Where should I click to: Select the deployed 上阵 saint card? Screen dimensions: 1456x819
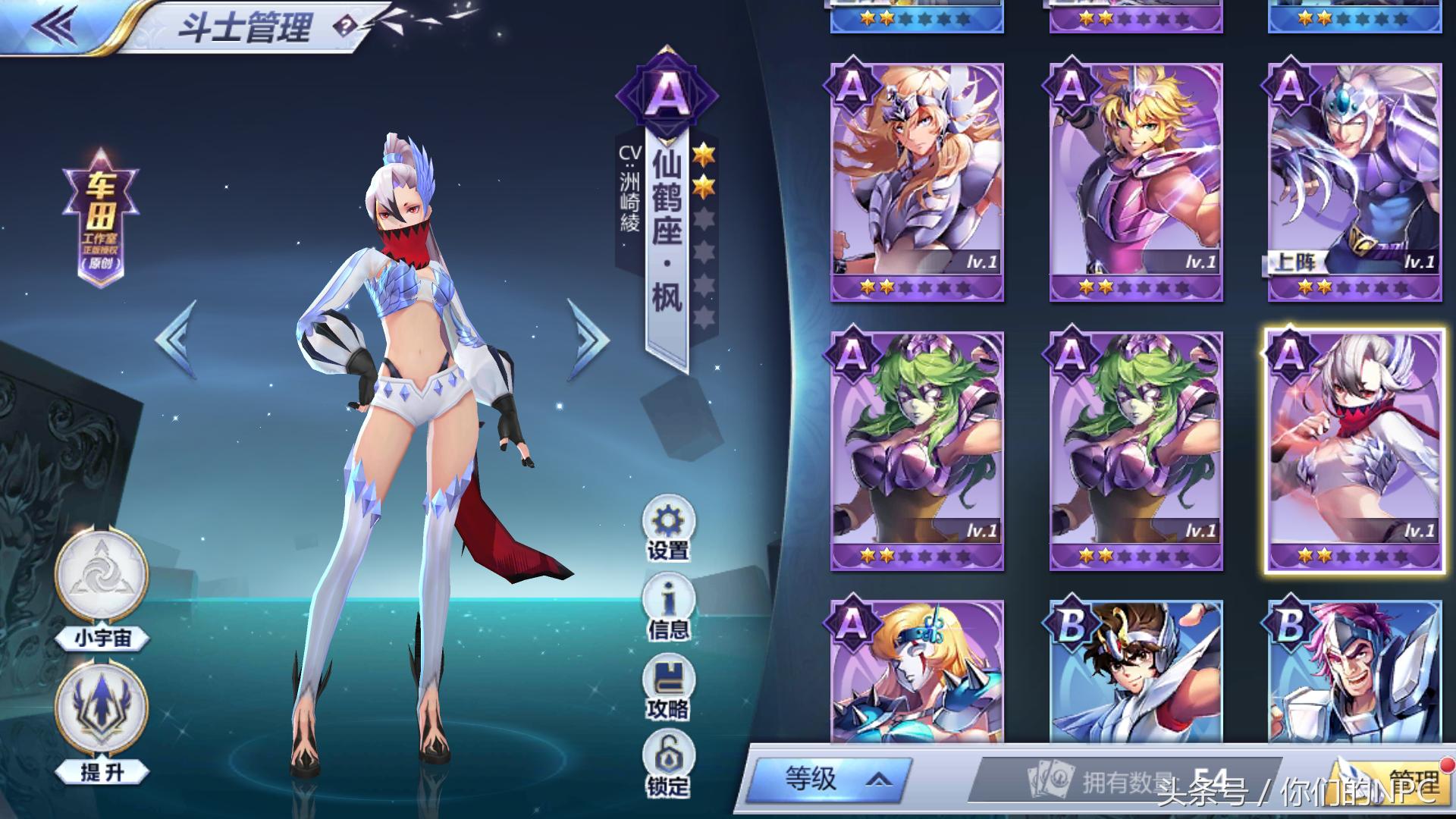1354,182
